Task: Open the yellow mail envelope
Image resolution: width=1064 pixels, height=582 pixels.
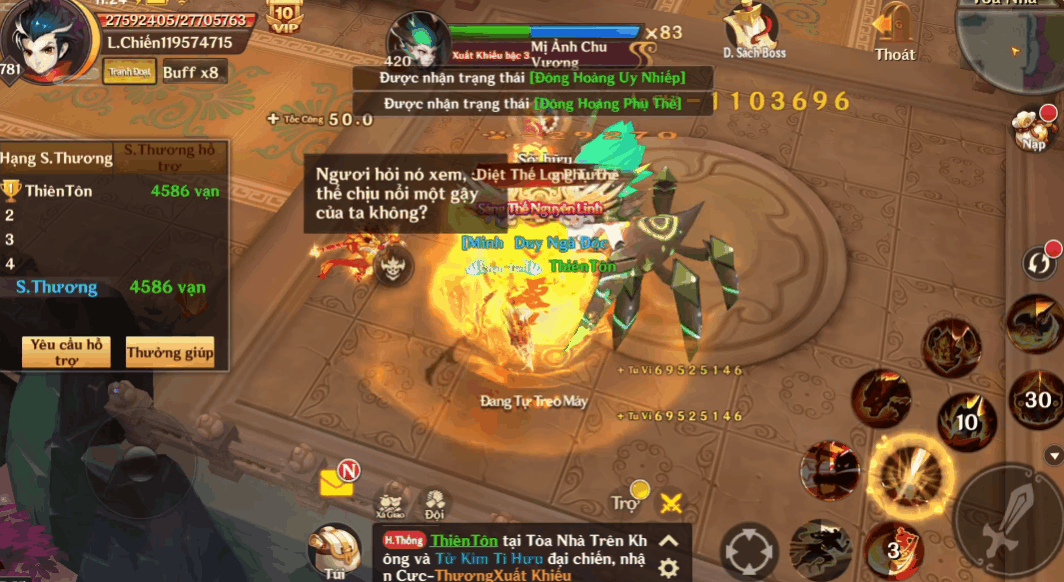Action: (338, 482)
